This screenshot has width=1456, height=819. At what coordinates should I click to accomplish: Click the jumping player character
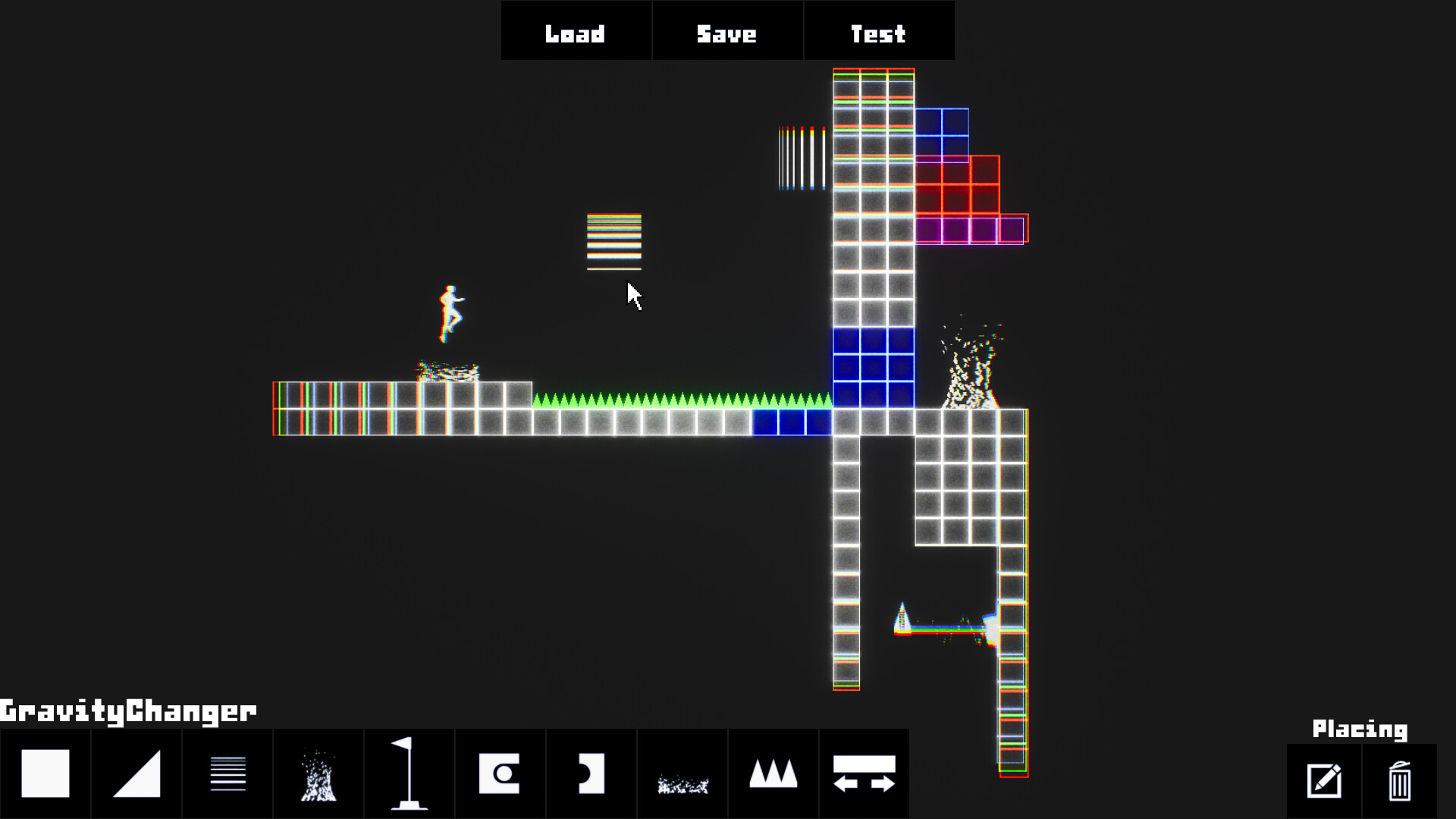[450, 309]
